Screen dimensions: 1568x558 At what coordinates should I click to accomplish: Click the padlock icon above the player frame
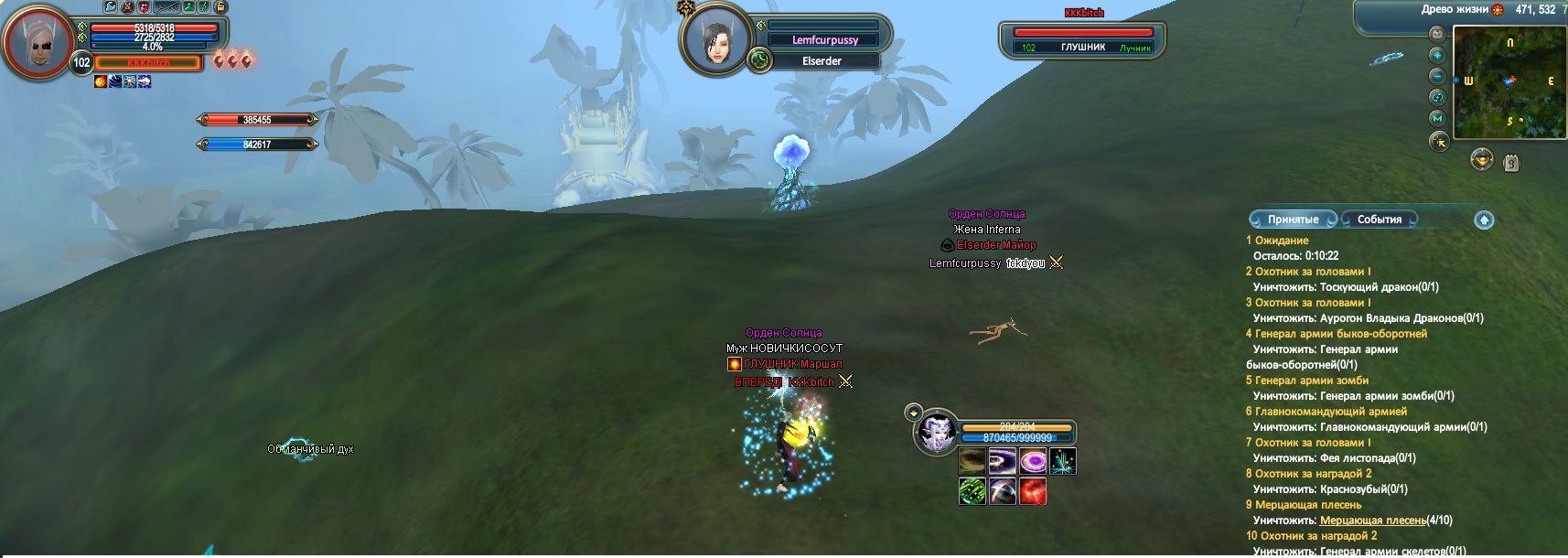point(220,7)
